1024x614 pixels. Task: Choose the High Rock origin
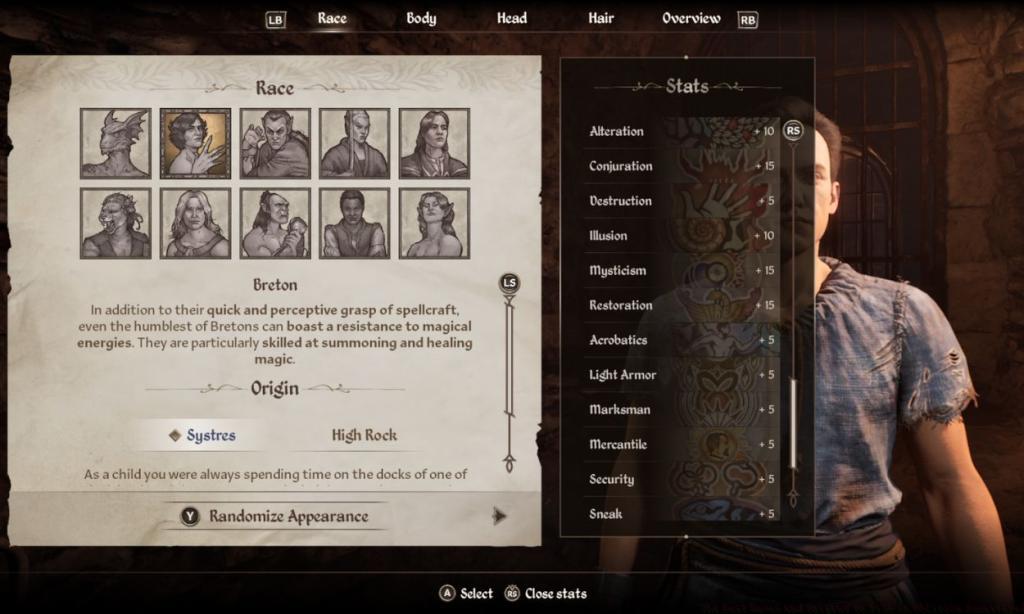coord(364,435)
